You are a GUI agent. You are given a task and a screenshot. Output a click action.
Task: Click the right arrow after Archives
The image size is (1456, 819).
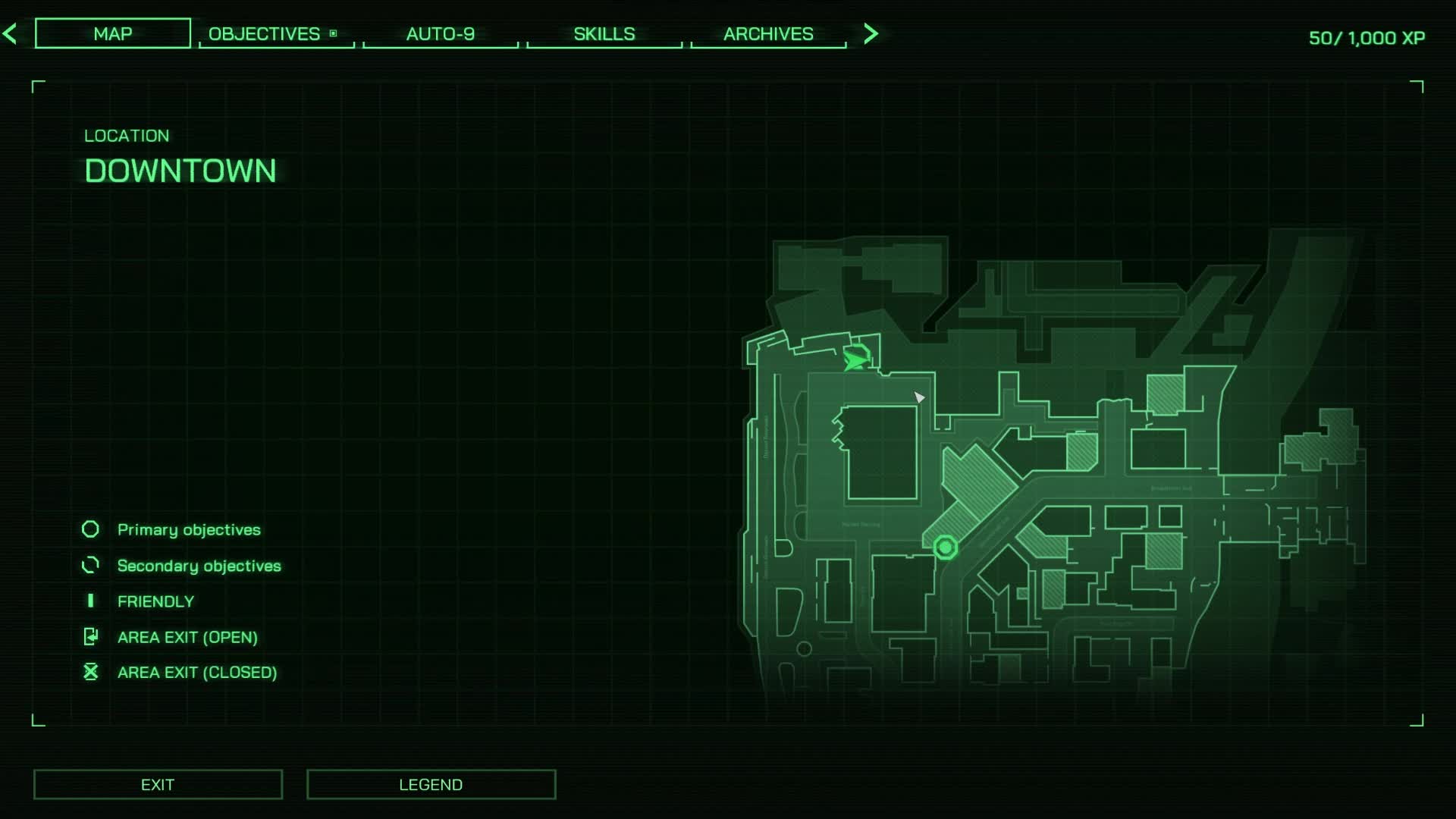pyautogui.click(x=871, y=34)
